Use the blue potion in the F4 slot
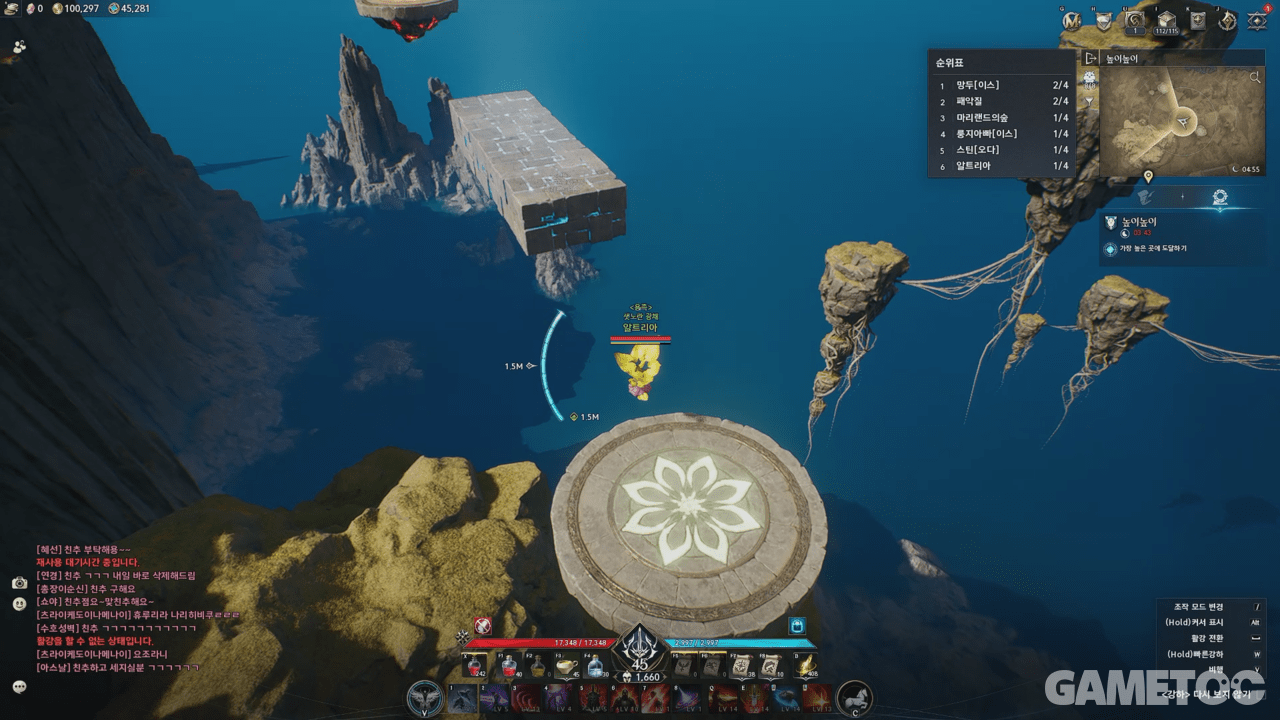Viewport: 1280px width, 720px height. click(x=595, y=666)
